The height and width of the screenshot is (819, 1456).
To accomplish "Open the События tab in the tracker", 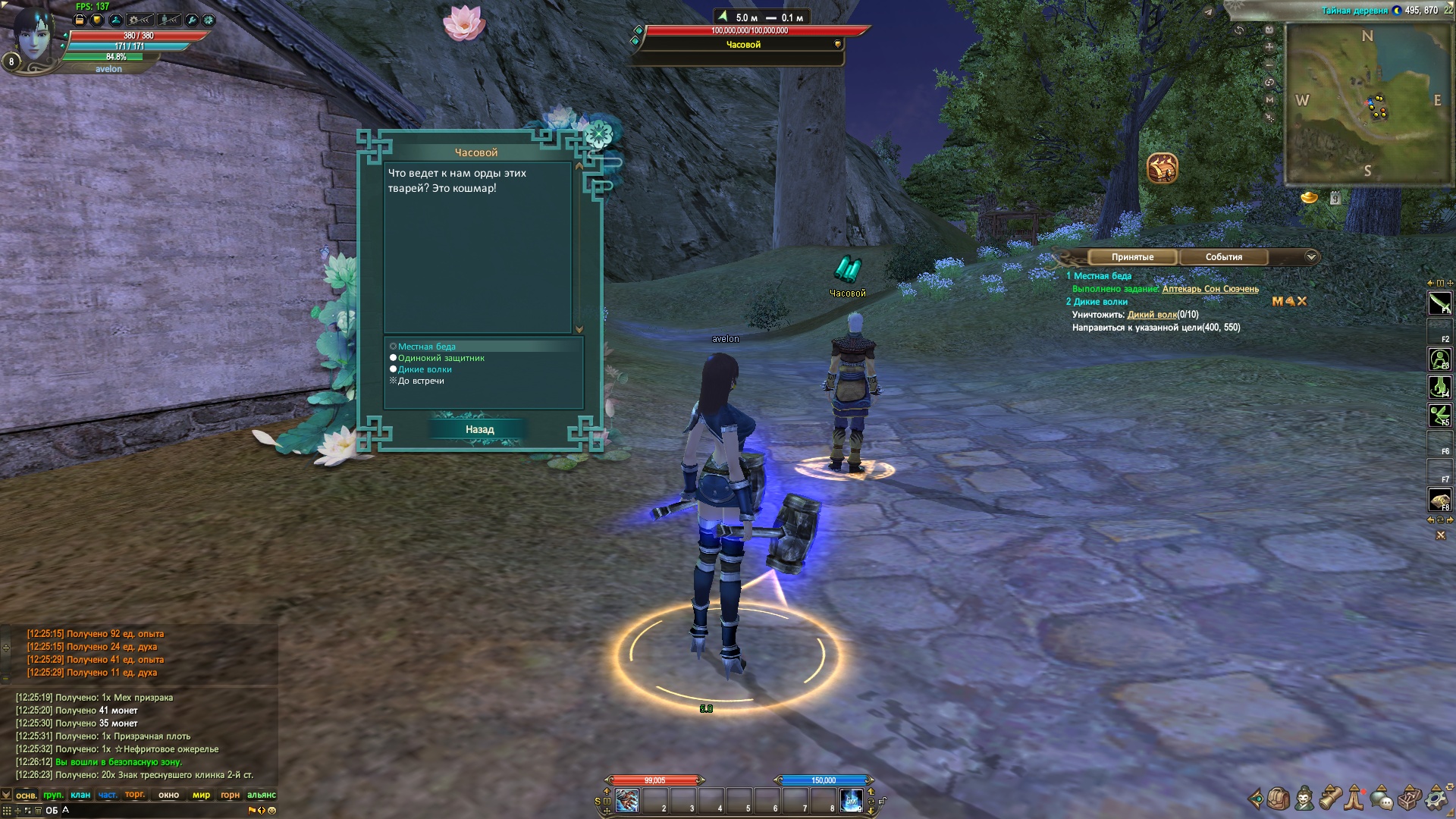I will tap(1223, 257).
